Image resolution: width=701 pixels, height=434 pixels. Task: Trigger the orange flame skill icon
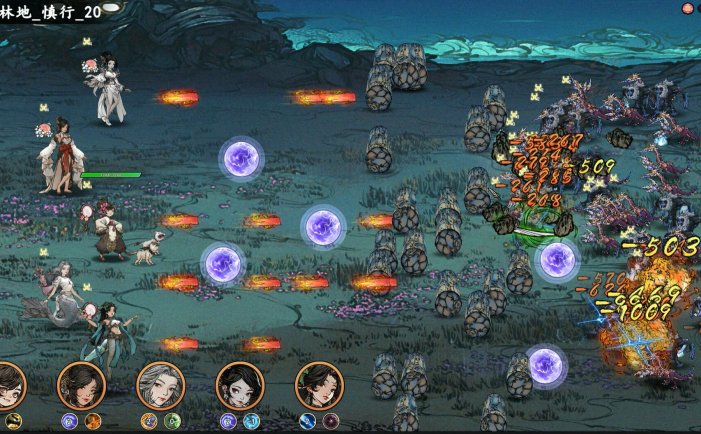pyautogui.click(x=93, y=421)
